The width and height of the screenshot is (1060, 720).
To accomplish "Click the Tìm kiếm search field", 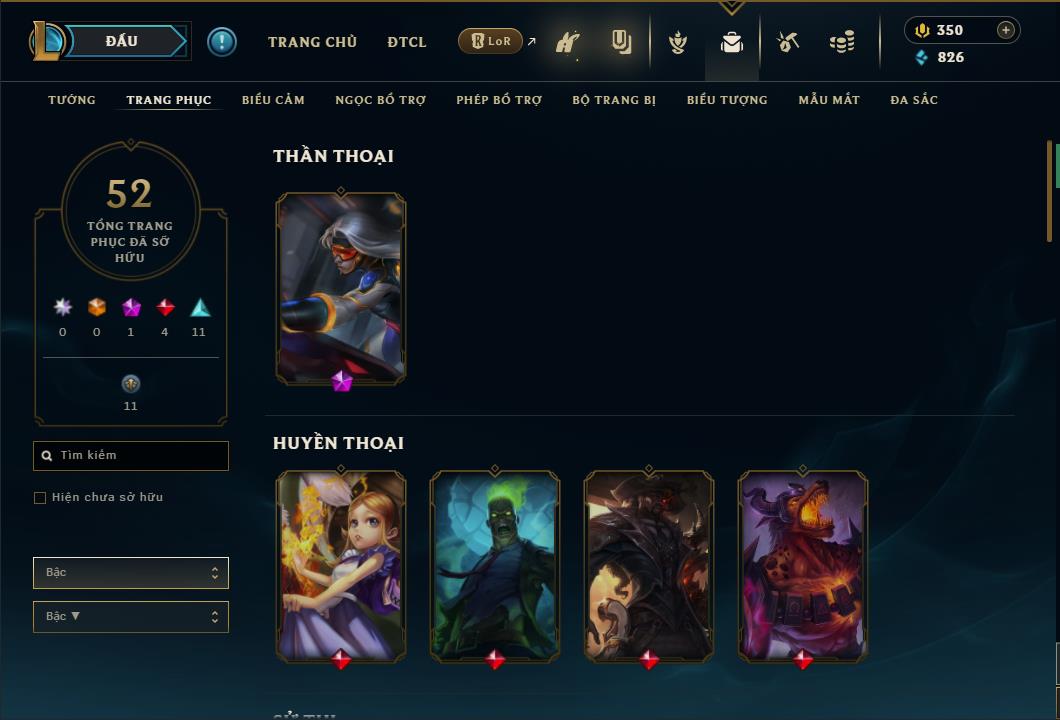I will (131, 456).
